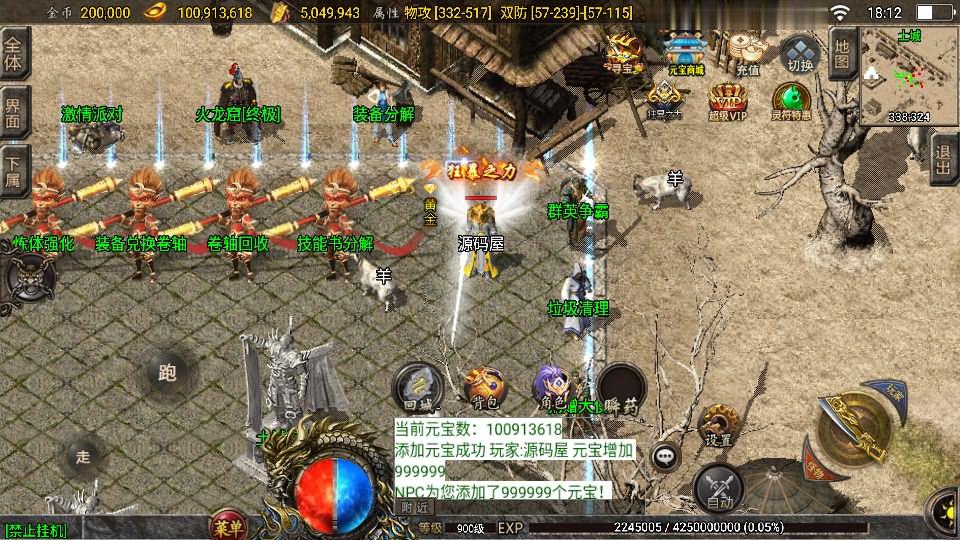This screenshot has height=540, width=960.
Task: Open the 超级VIP crown icon
Action: pos(727,101)
